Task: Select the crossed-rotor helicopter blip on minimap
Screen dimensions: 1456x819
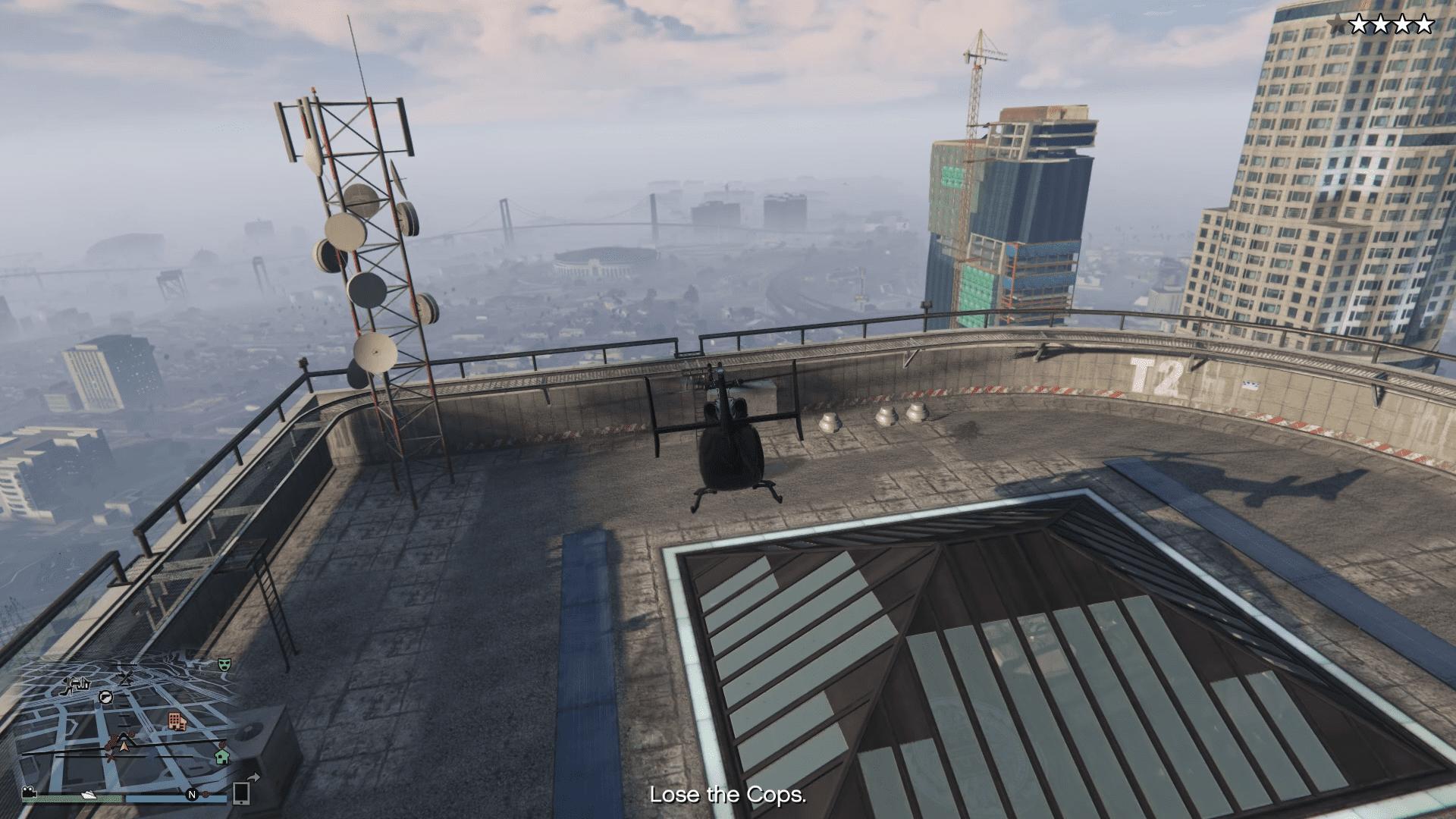Action: [127, 677]
